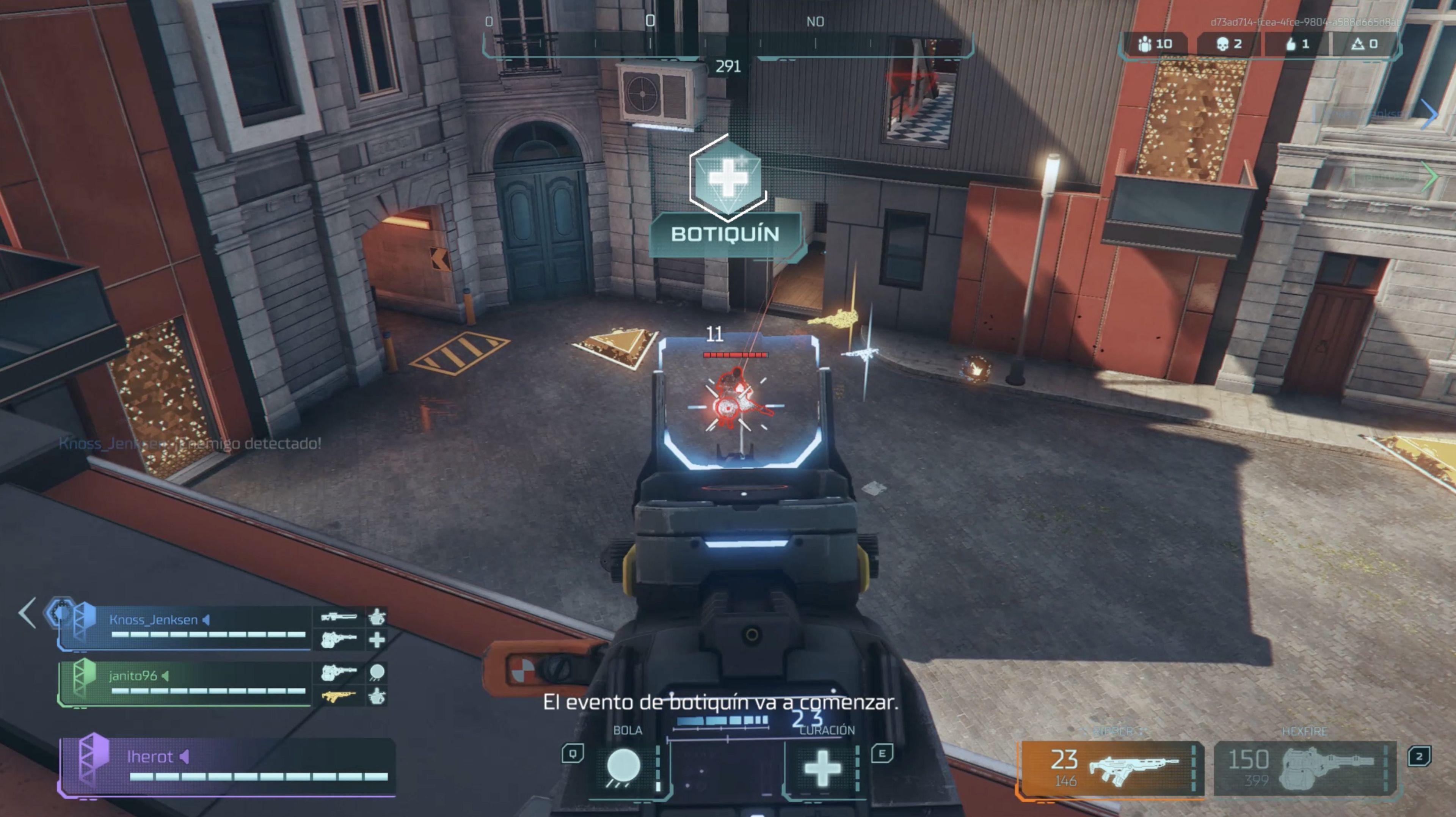Activate the Curación healing ability
Viewport: 1456px width, 817px height.
pos(822,767)
